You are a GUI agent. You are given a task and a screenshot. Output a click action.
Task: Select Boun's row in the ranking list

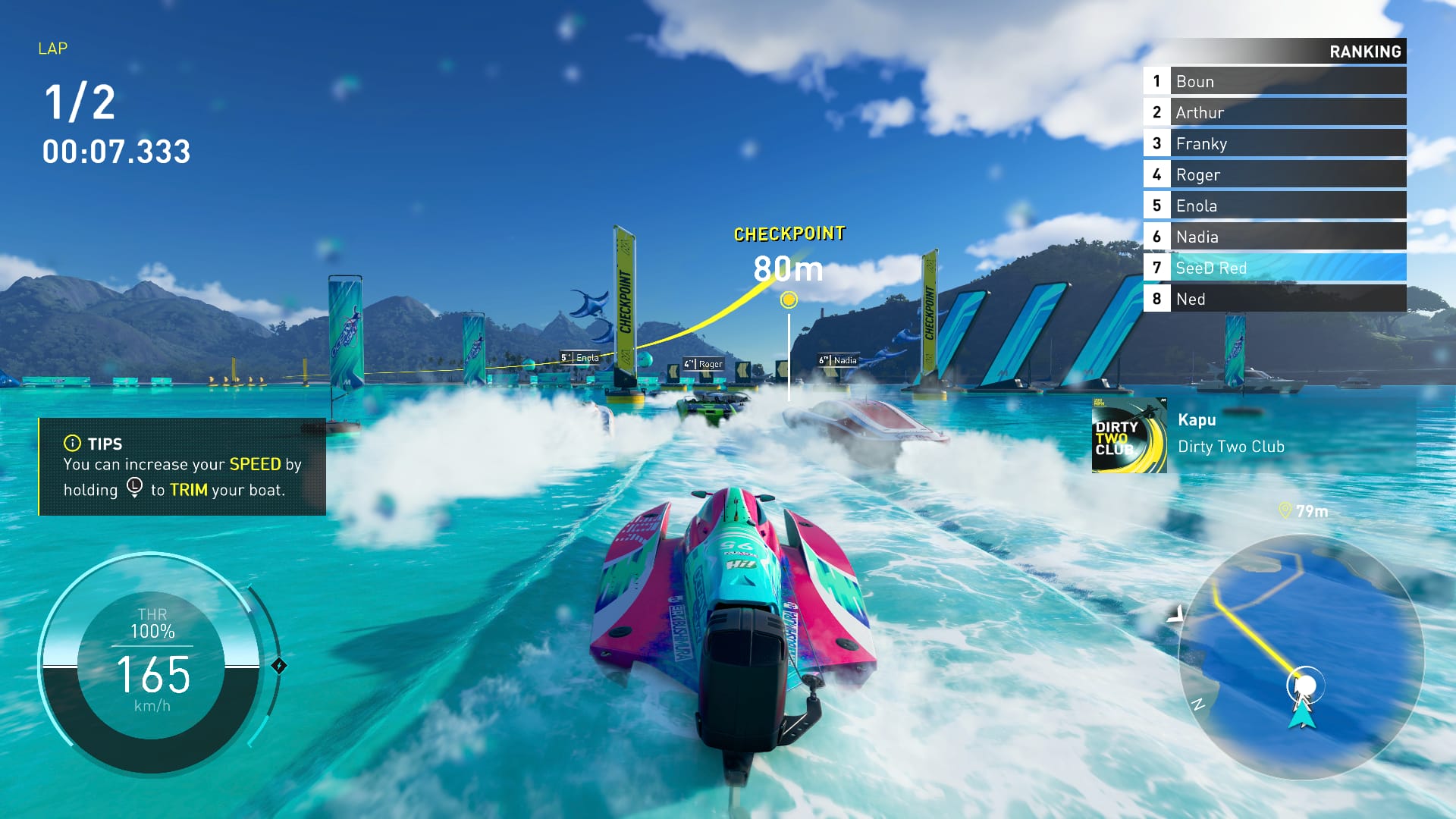pos(1274,81)
